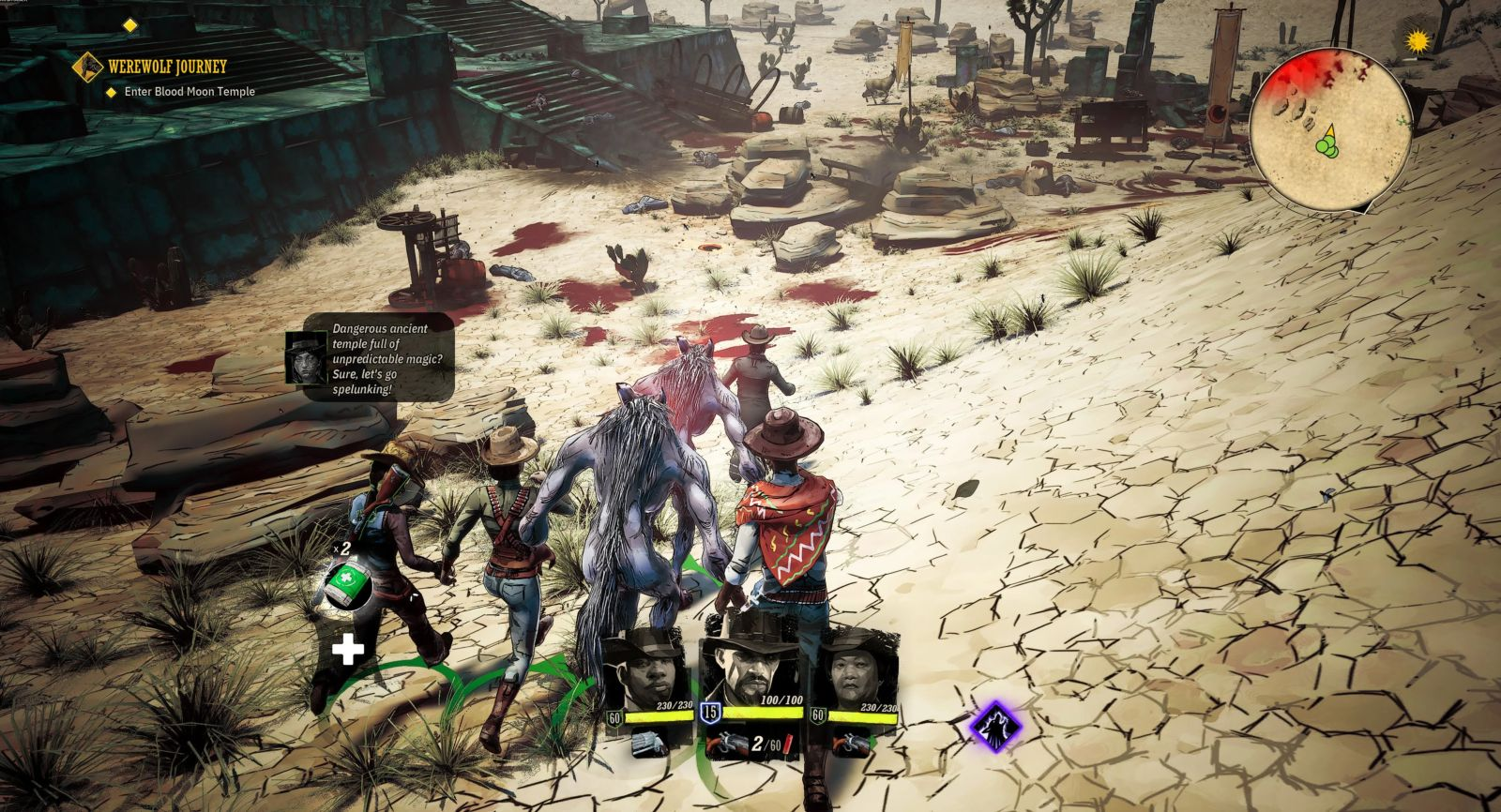The width and height of the screenshot is (1501, 812).
Task: Select the revolver weapon icon under the leftmost portrait
Action: point(646,744)
